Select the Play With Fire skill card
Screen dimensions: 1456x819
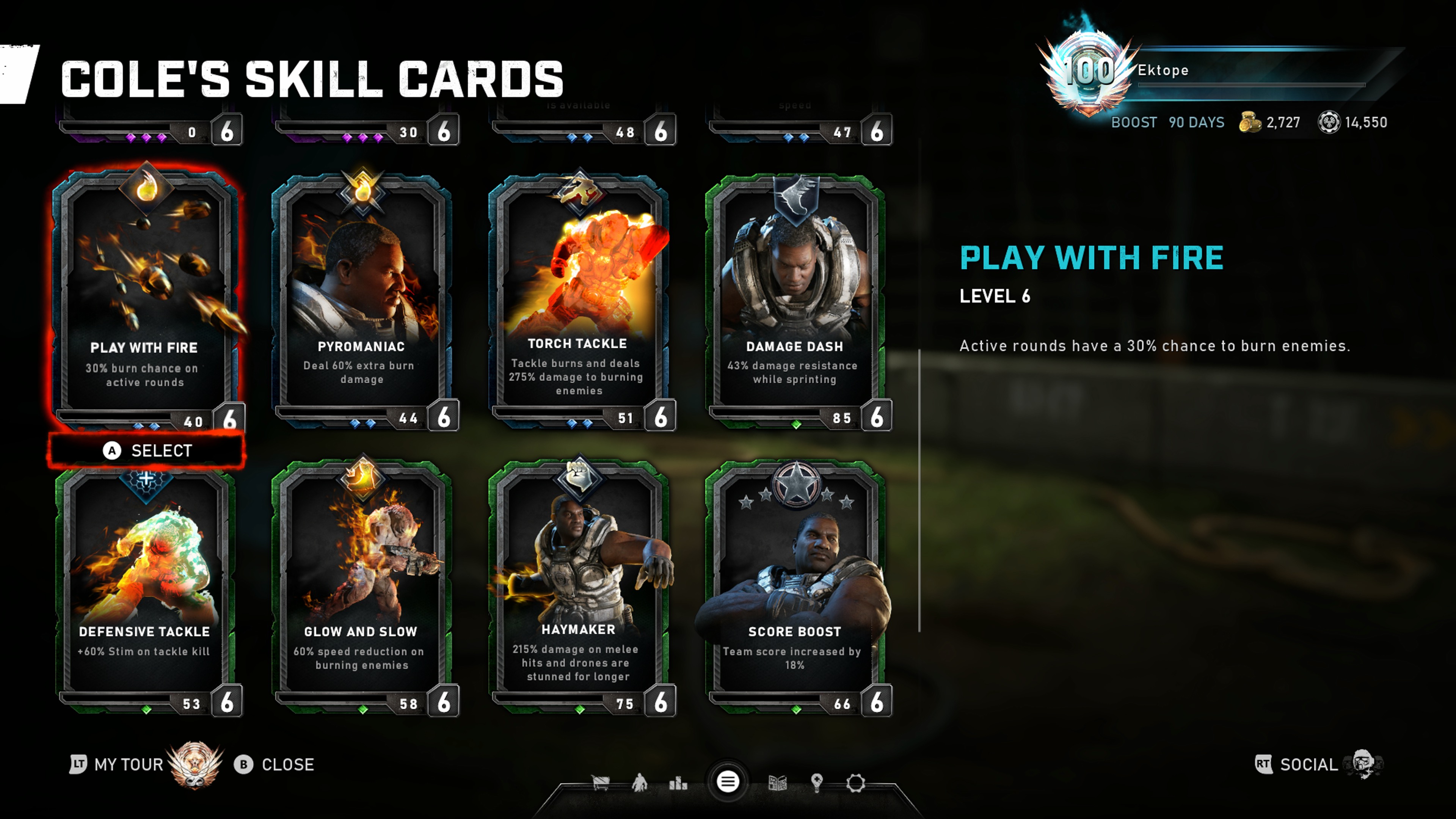145,294
